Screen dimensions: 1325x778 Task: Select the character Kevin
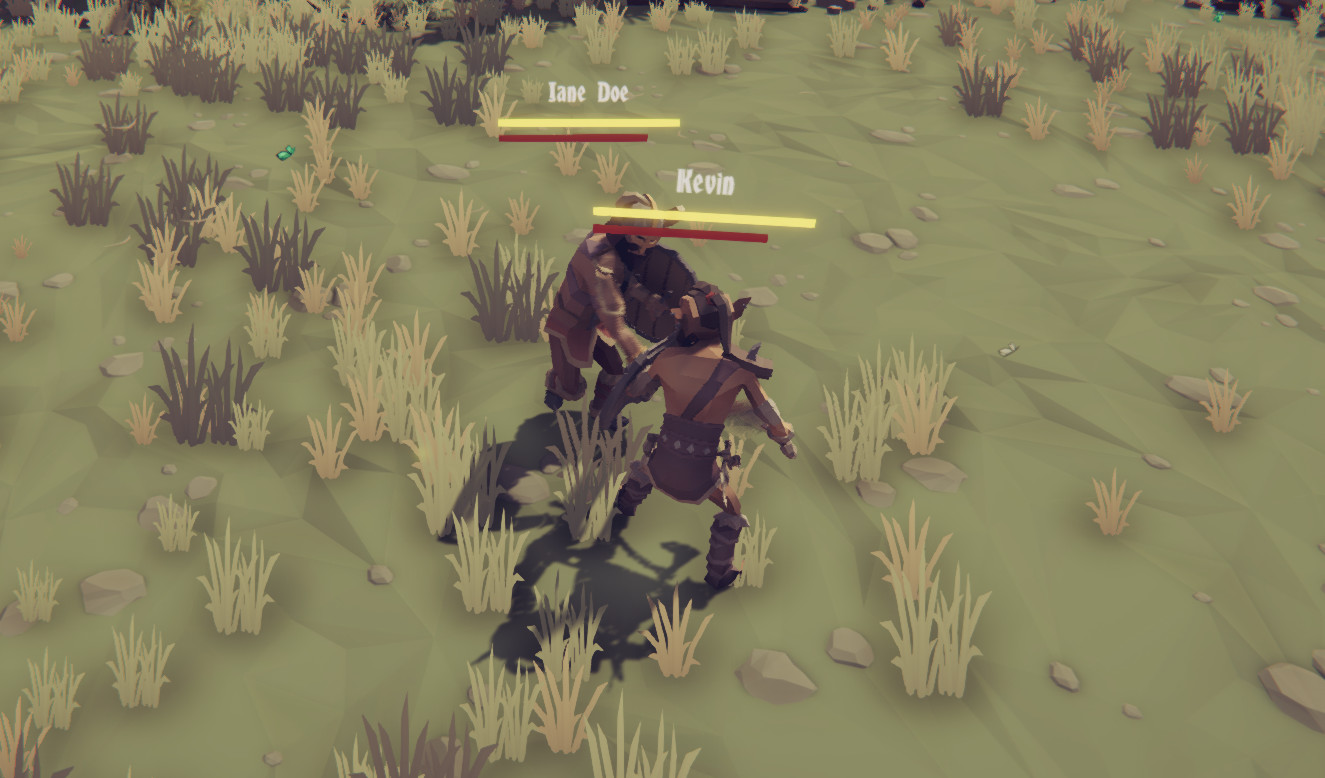point(700,420)
